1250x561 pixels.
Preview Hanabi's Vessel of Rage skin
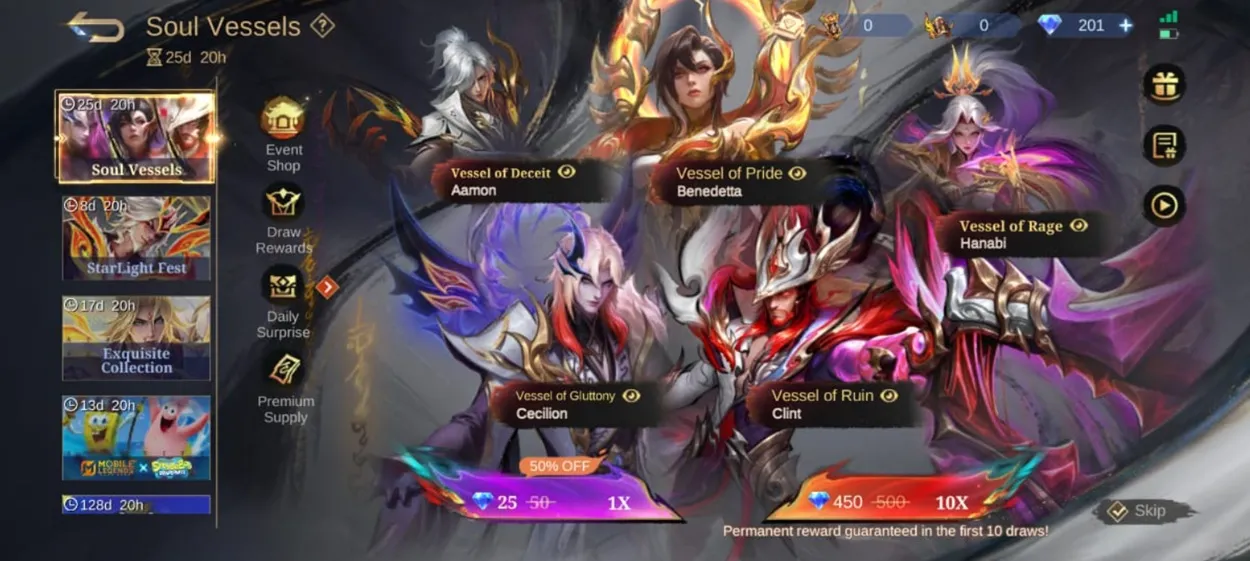pyautogui.click(x=1079, y=226)
